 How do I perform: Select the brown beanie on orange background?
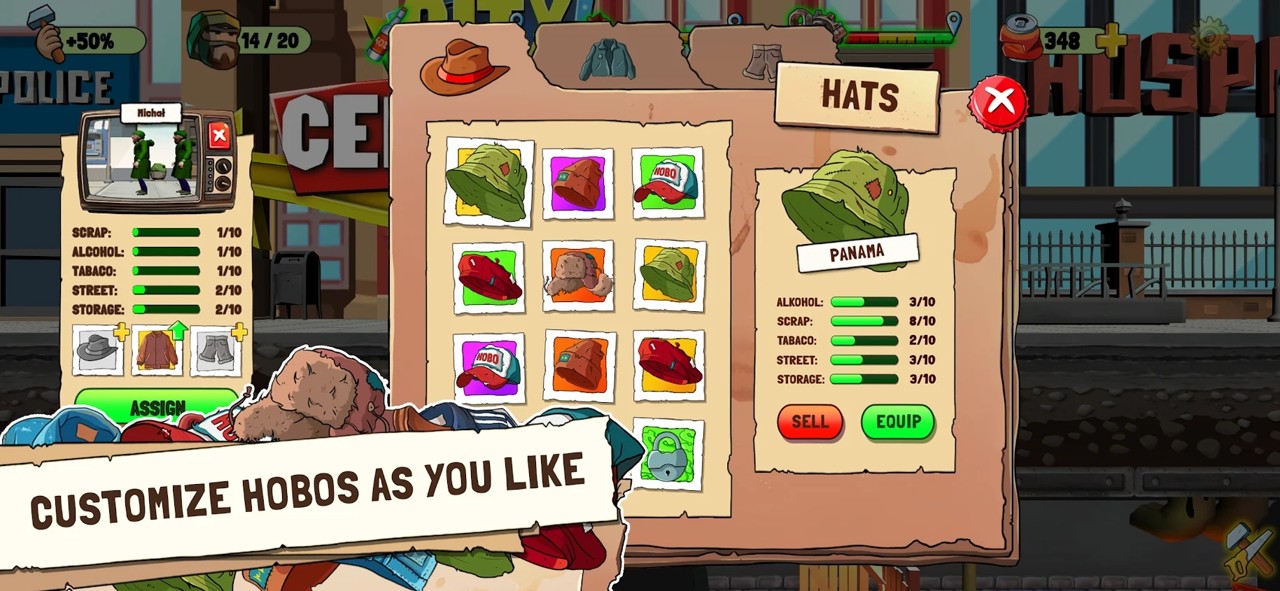coord(580,365)
